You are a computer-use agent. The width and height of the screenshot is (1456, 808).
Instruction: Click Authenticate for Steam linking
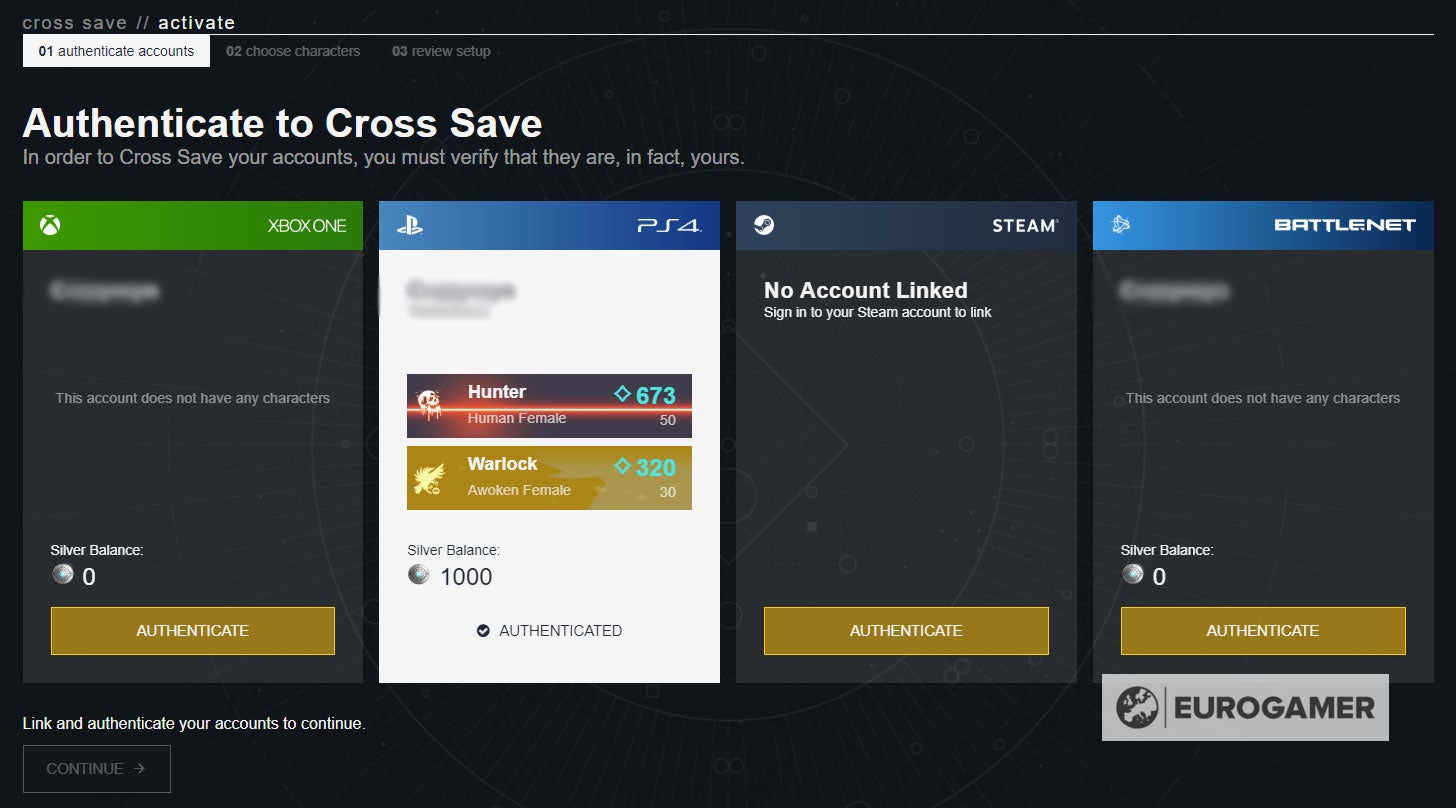[x=905, y=630]
